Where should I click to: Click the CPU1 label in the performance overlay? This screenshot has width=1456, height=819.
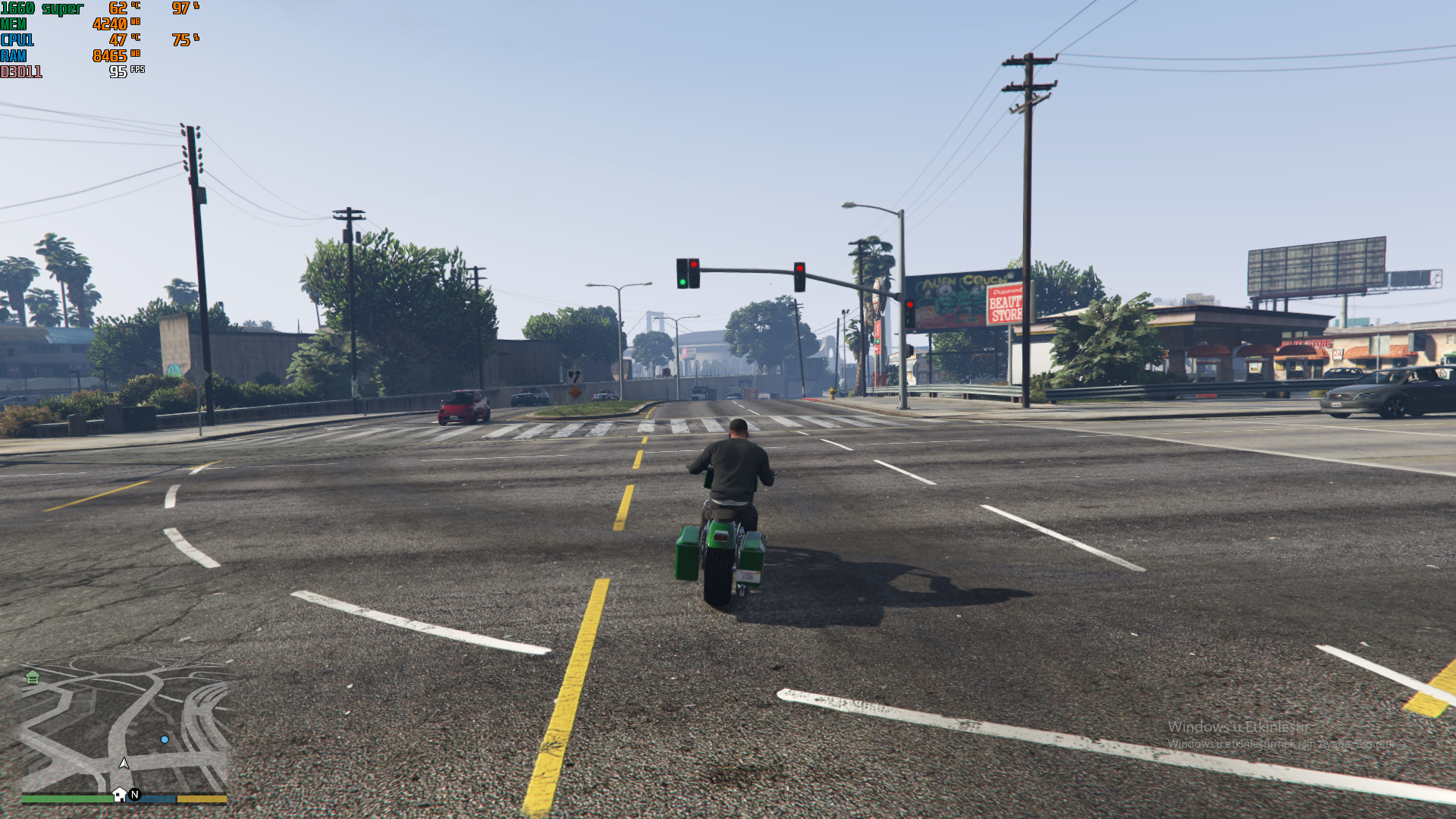tap(17, 39)
